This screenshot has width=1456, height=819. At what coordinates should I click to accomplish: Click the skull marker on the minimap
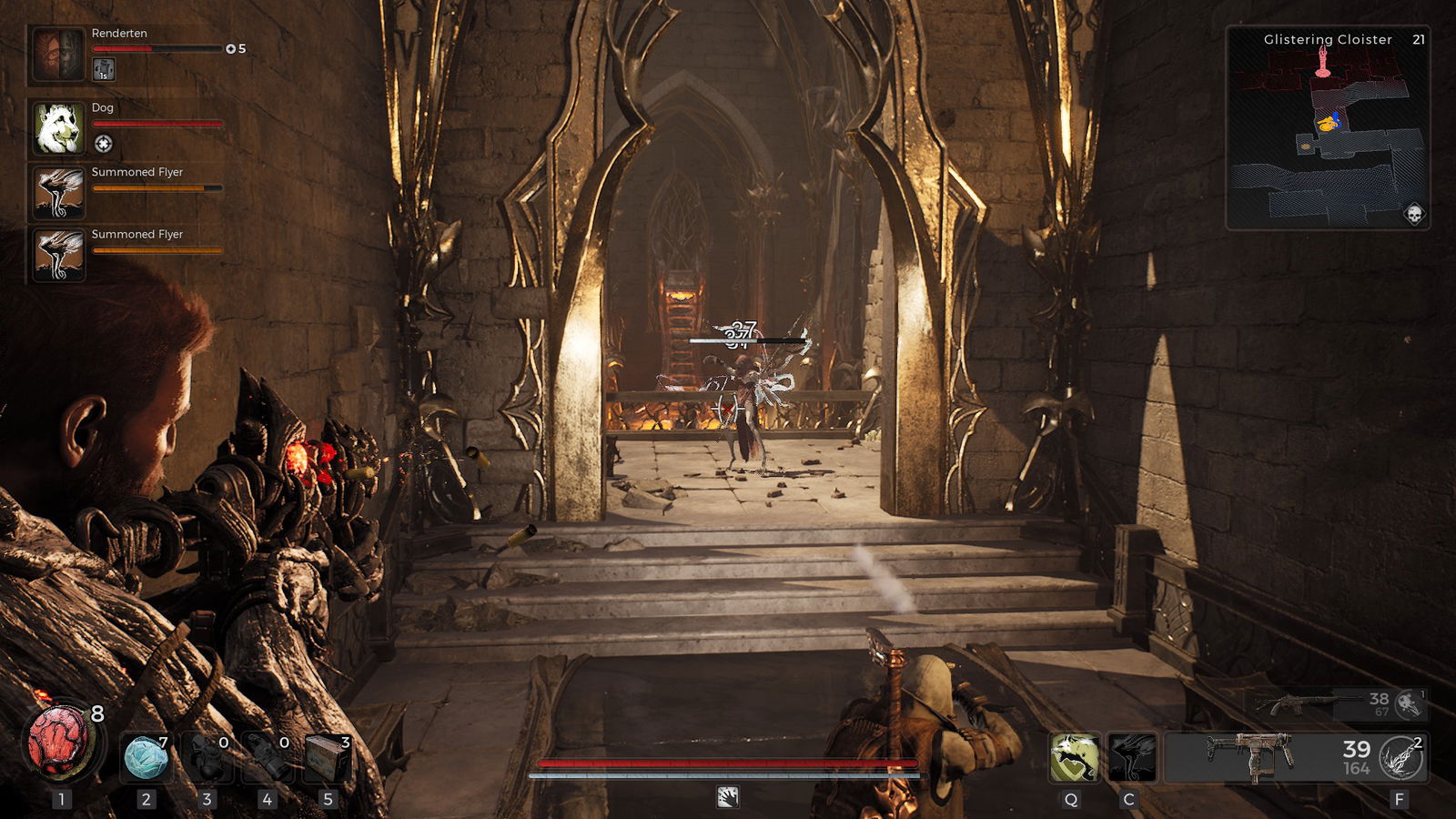click(x=1414, y=214)
